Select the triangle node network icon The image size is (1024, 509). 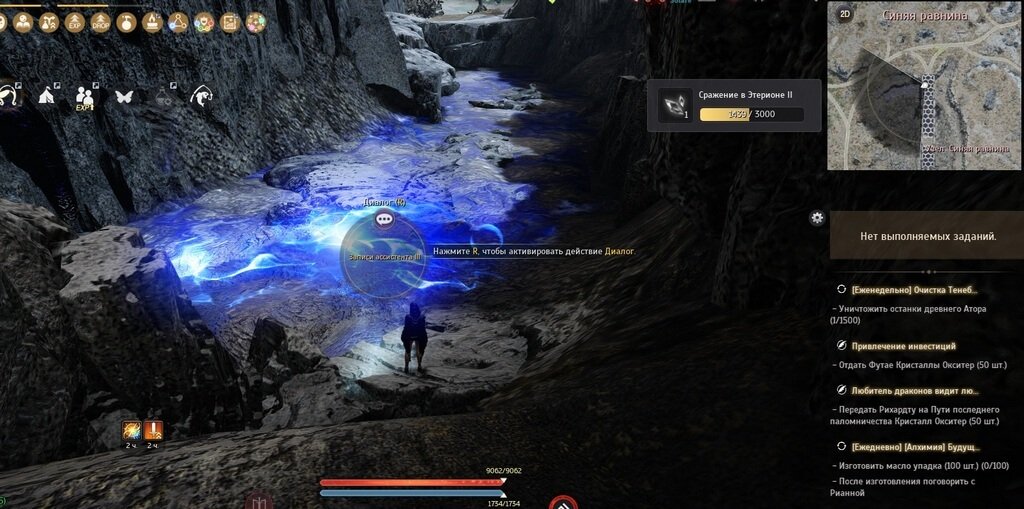[x=179, y=22]
